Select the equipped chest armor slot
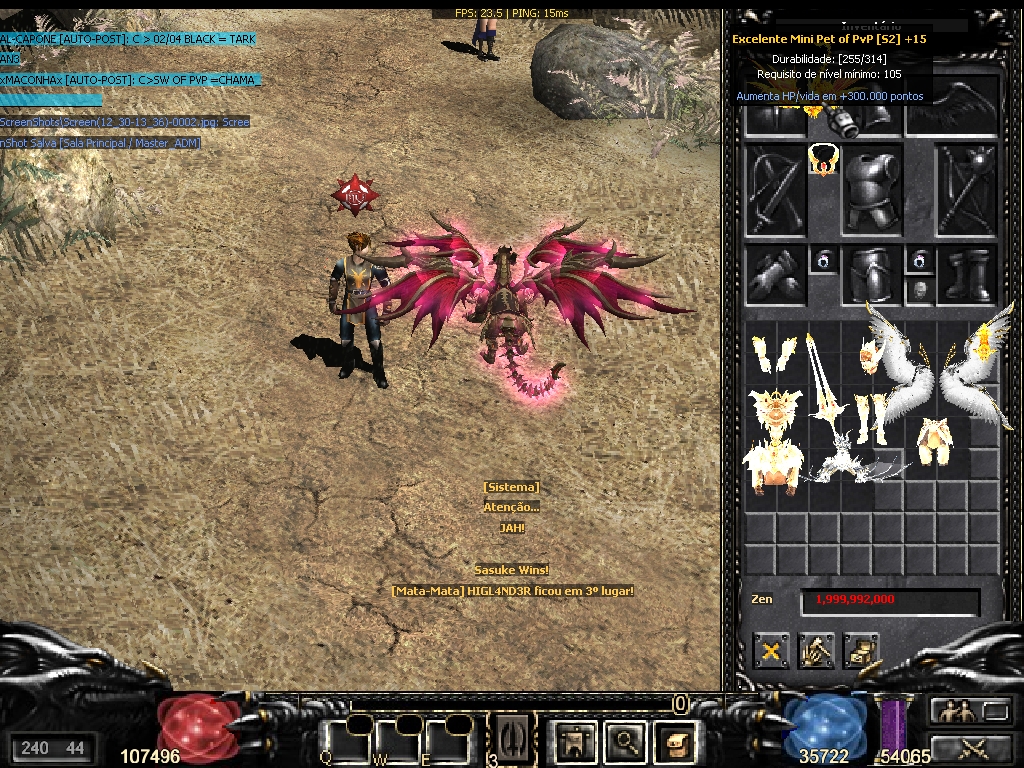Image resolution: width=1024 pixels, height=768 pixels. point(871,189)
